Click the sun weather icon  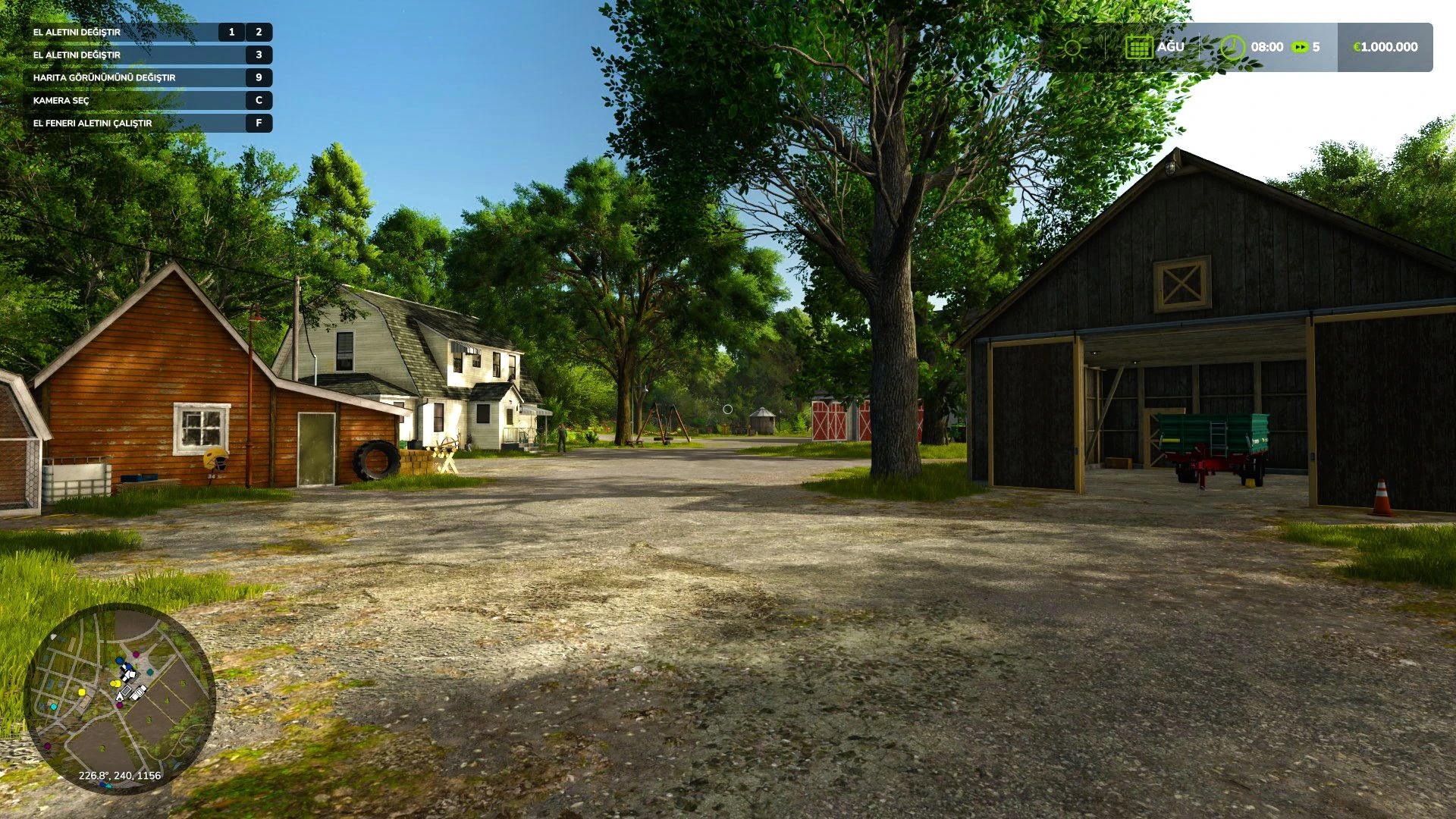pos(1072,48)
